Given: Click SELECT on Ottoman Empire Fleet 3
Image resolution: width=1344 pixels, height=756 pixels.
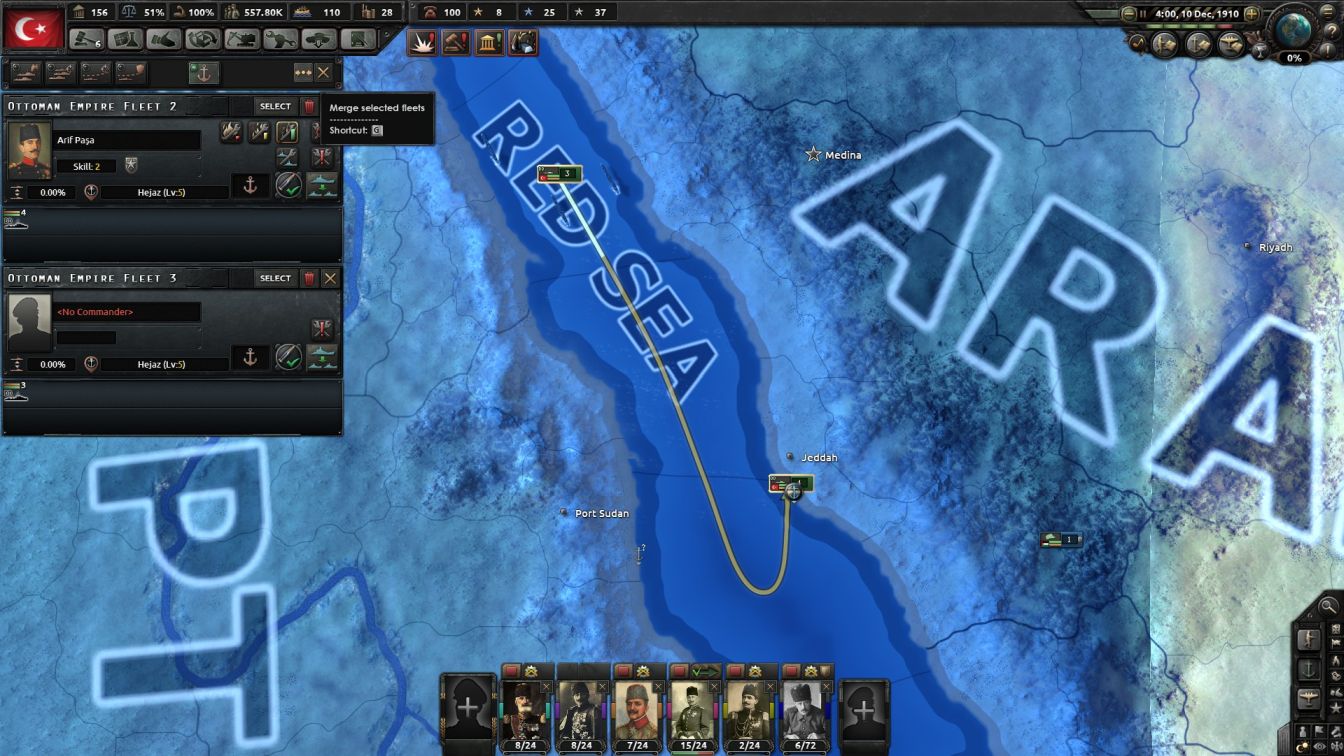Looking at the screenshot, I should tap(273, 278).
